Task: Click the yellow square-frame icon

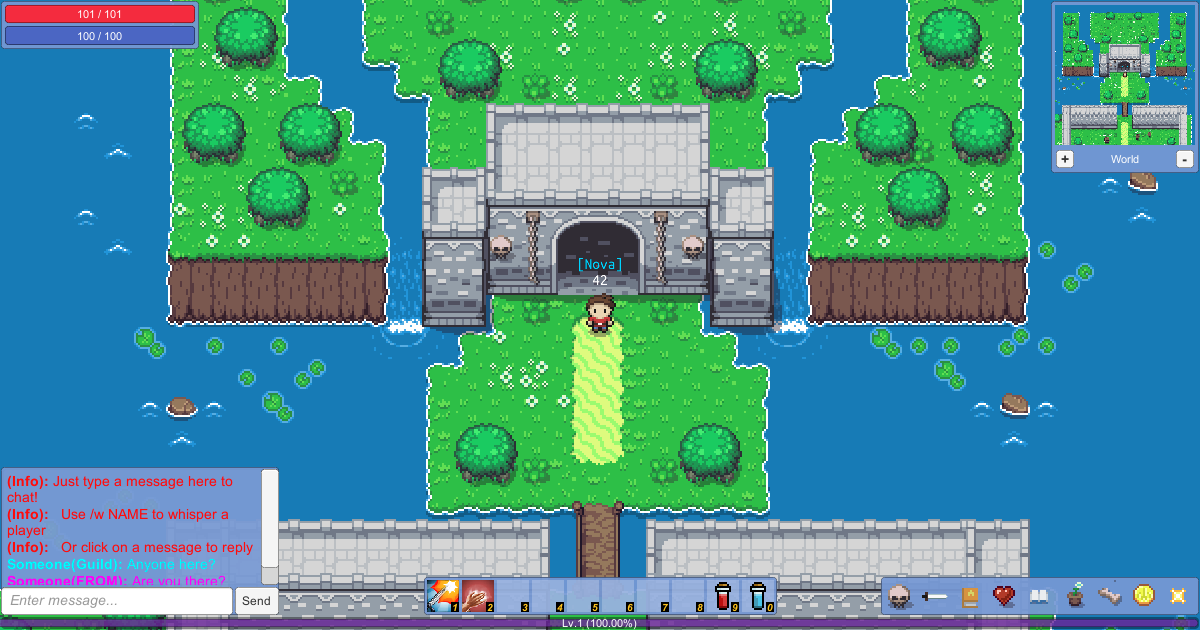Action: [x=1178, y=596]
